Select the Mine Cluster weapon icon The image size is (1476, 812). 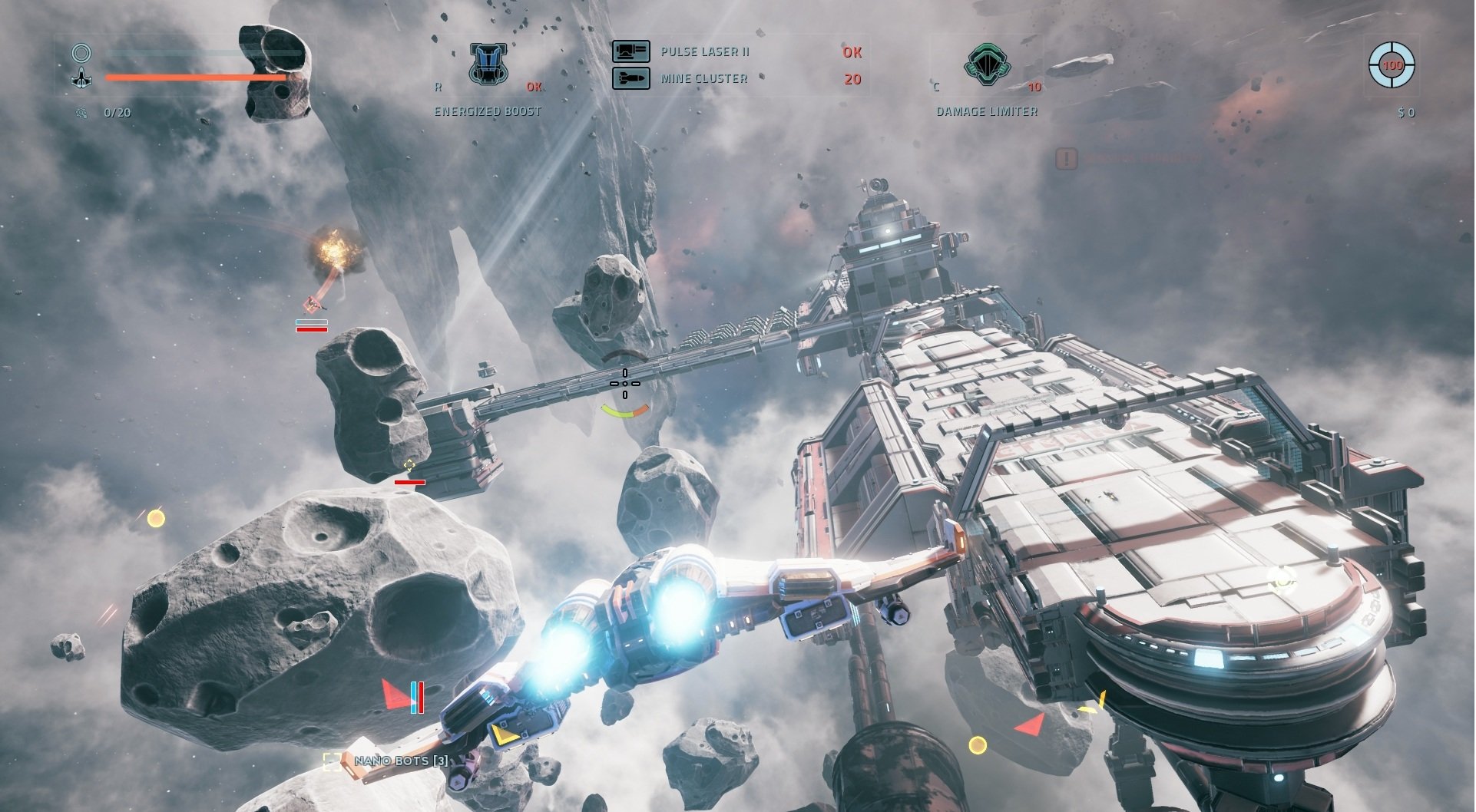630,78
